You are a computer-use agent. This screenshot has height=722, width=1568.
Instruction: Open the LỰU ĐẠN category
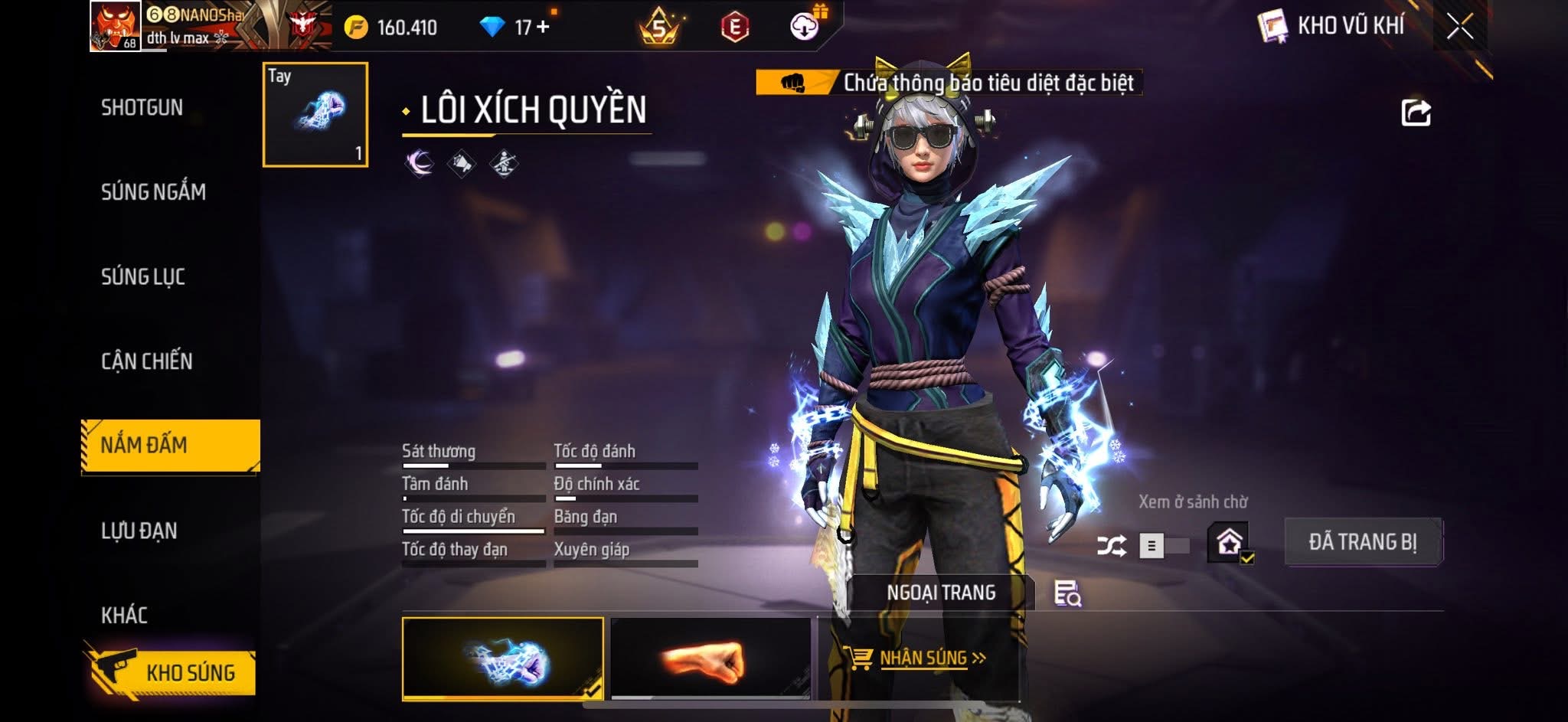[139, 531]
